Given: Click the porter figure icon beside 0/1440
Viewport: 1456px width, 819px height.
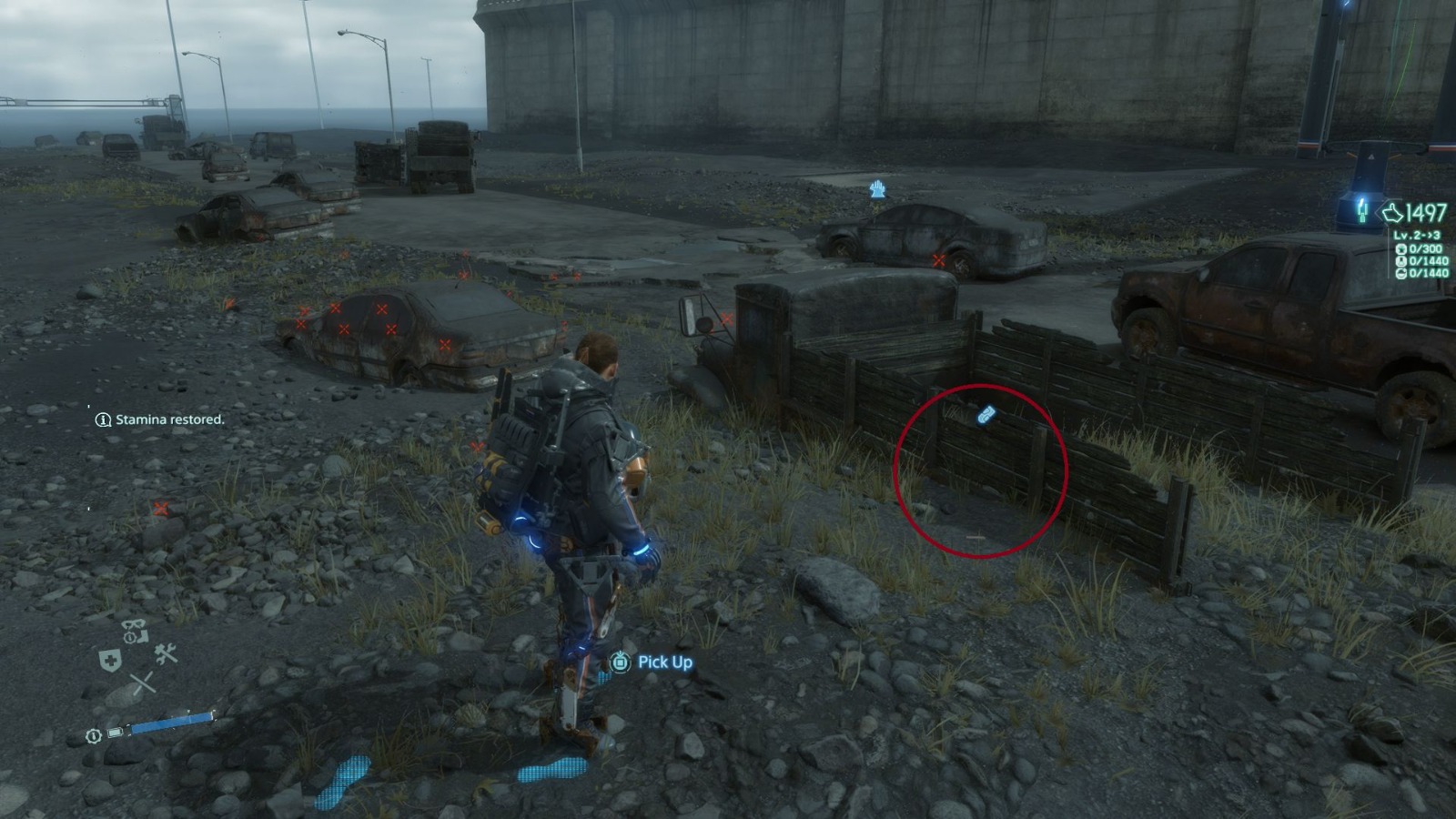Looking at the screenshot, I should (1401, 261).
